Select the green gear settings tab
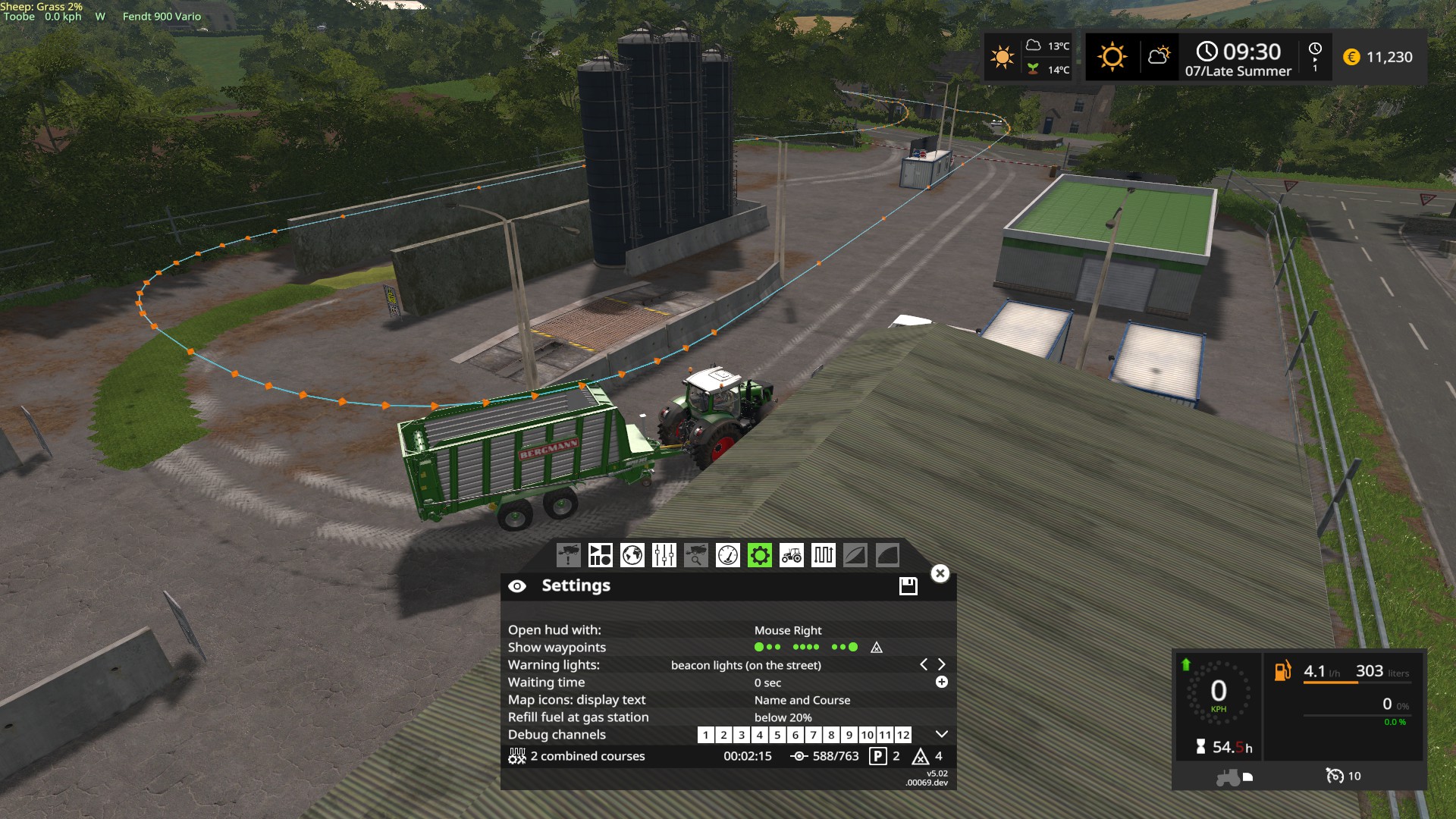Image resolution: width=1456 pixels, height=819 pixels. [759, 555]
